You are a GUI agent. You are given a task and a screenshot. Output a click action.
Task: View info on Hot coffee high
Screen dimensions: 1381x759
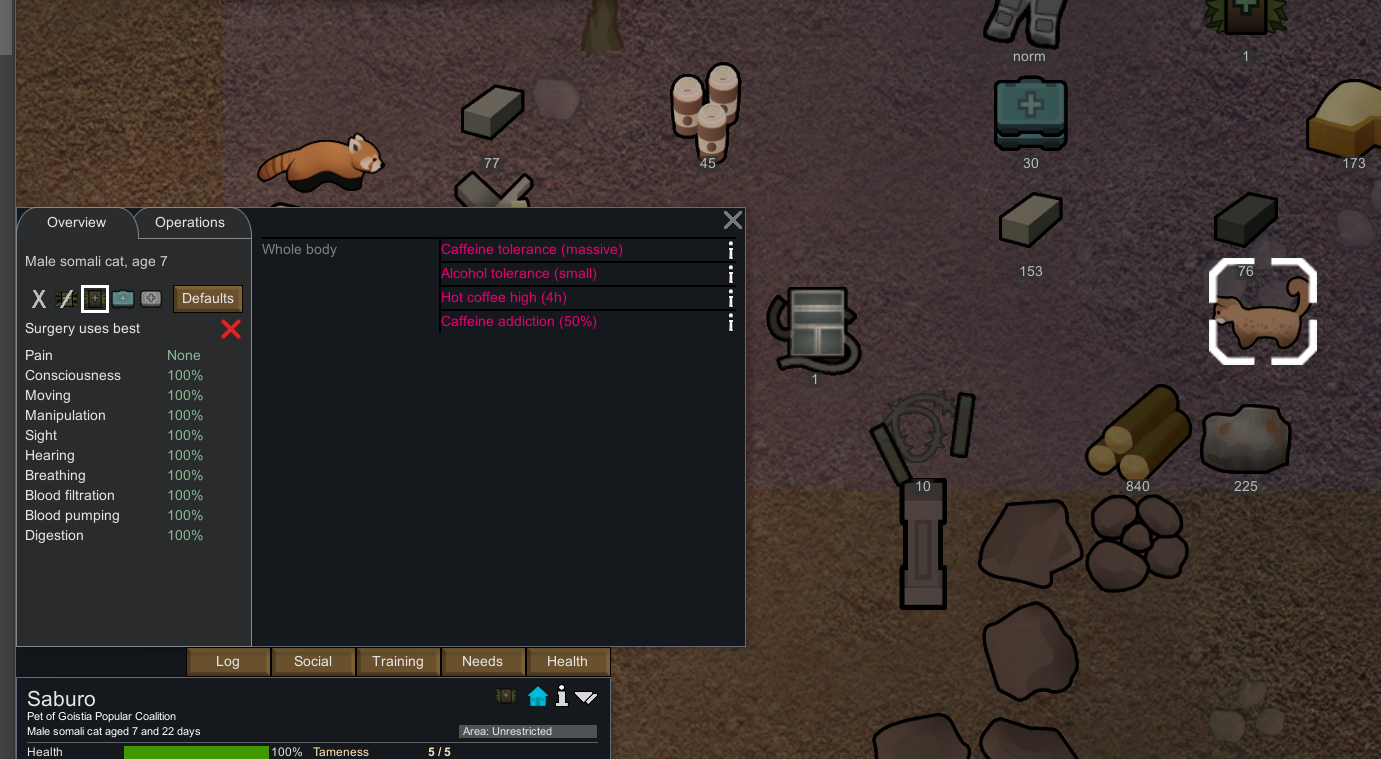[731, 298]
